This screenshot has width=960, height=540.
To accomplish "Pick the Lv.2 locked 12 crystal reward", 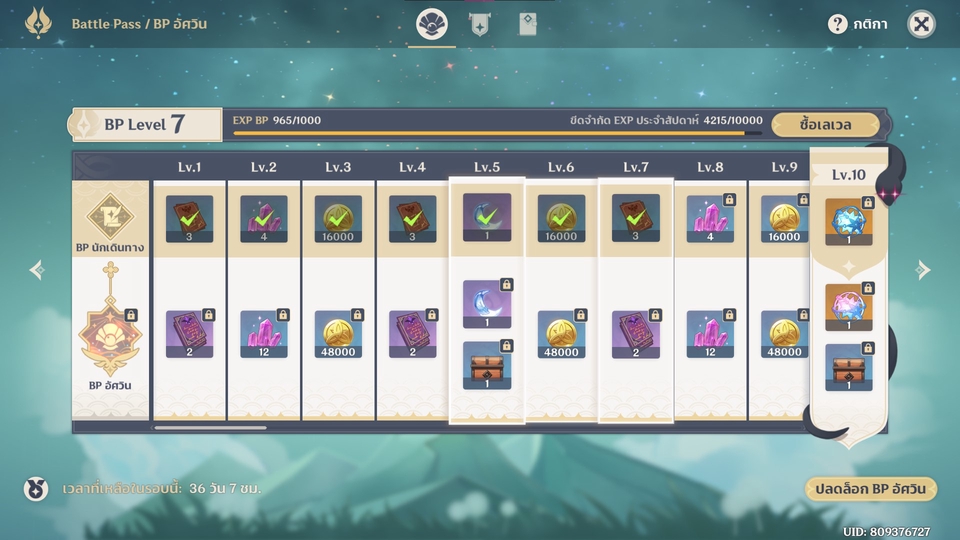I will coord(264,334).
